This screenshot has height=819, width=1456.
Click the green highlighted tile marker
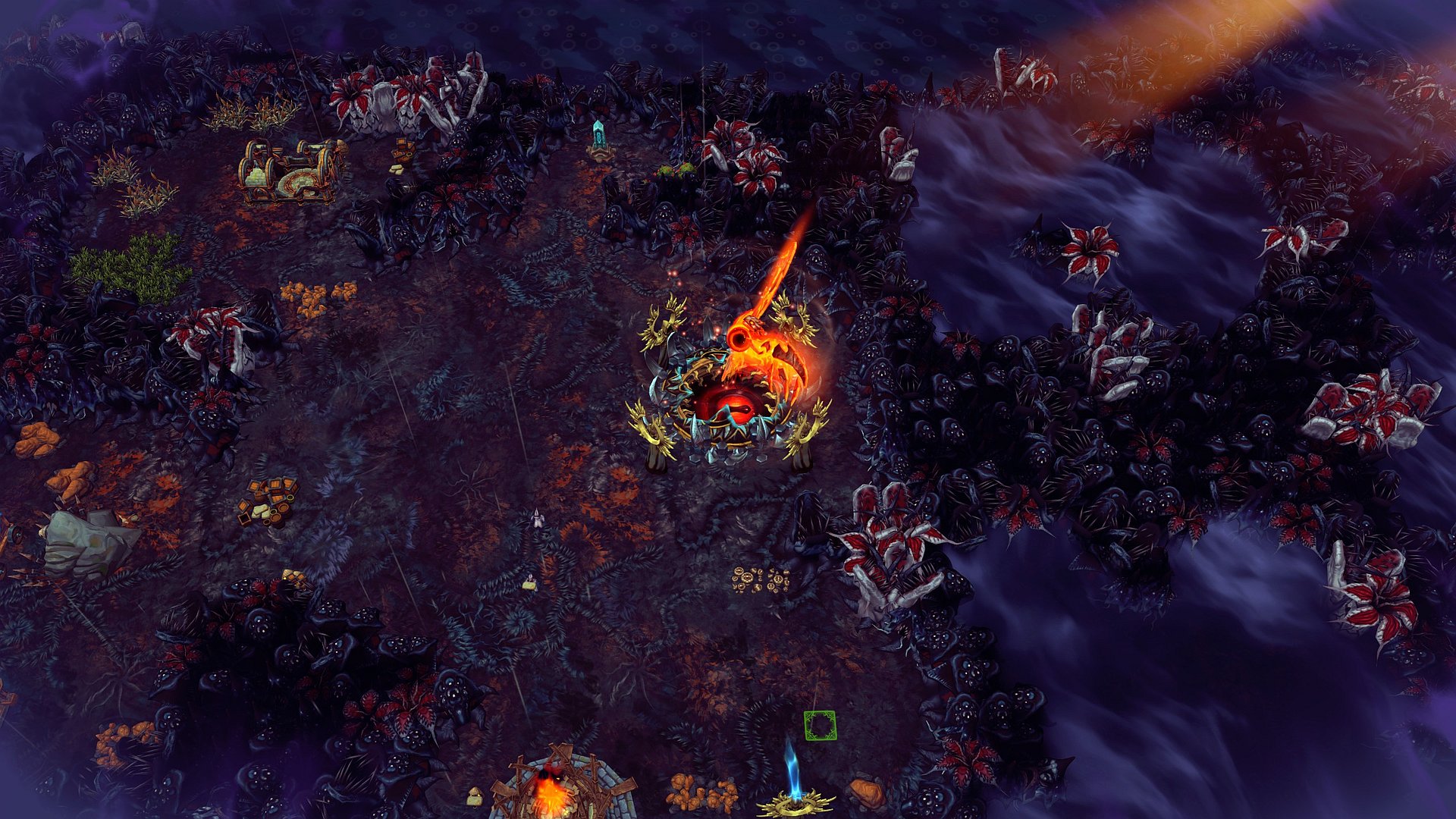click(x=820, y=726)
